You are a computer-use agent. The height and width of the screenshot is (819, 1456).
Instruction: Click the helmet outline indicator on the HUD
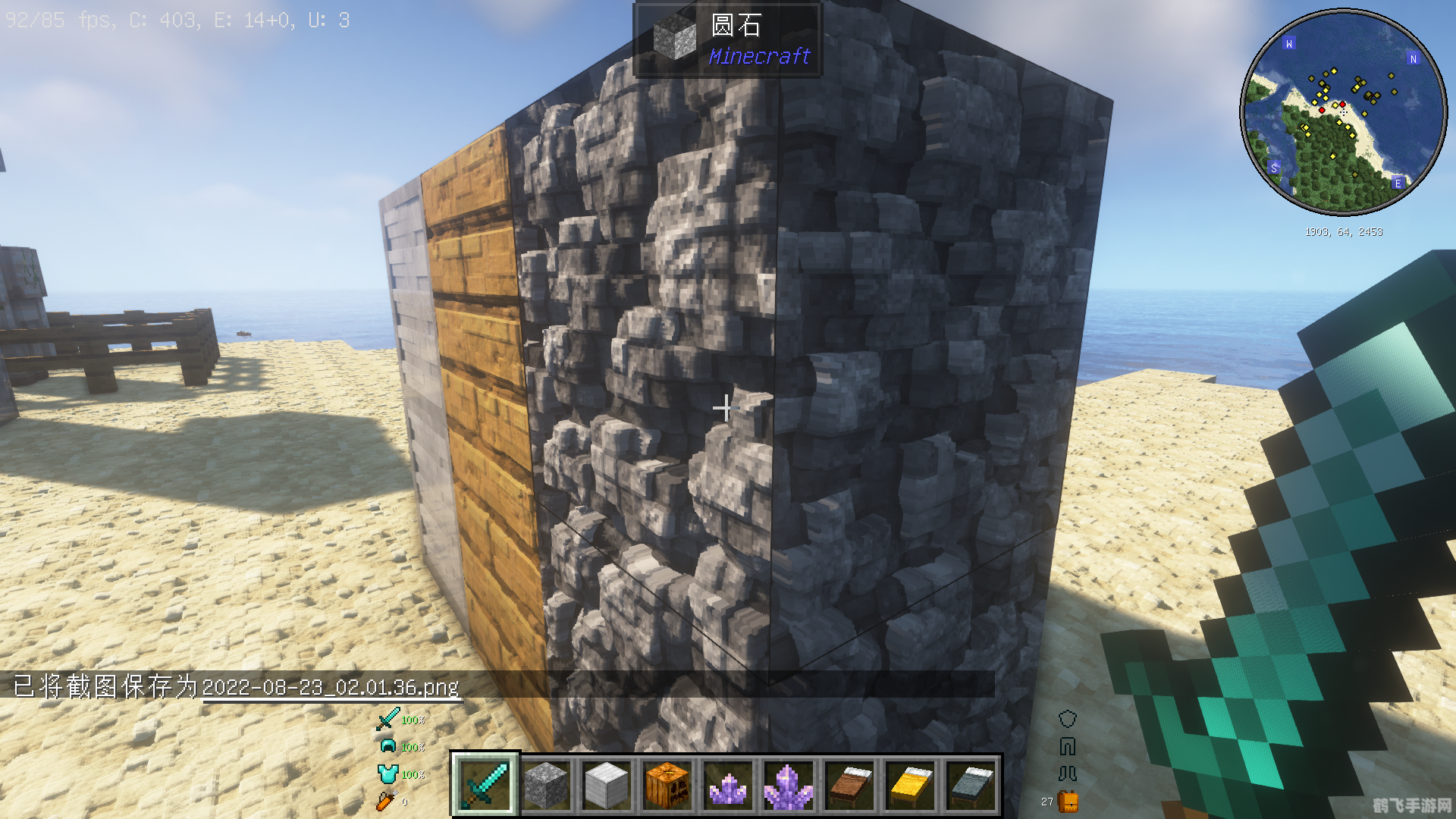click(x=1067, y=718)
